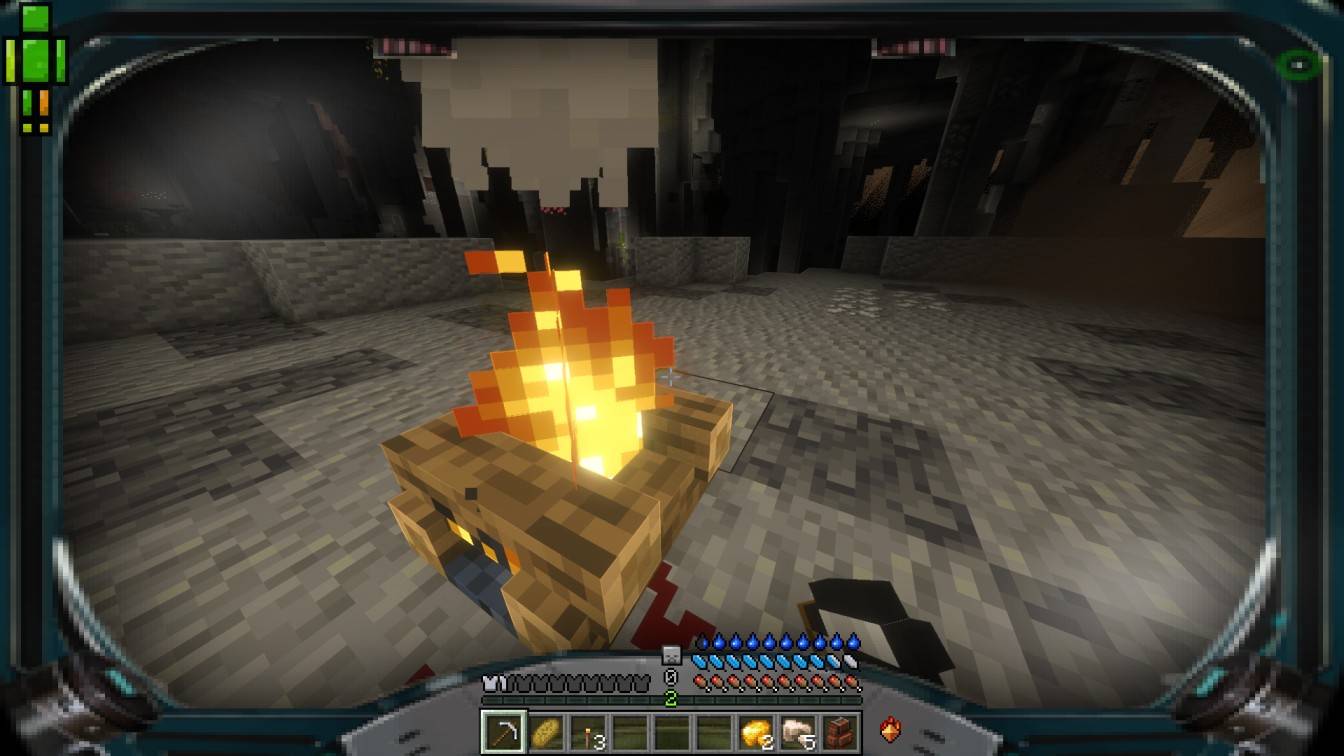Click the creeper face counter icon above the hotbar
The image size is (1344, 756).
670,655
